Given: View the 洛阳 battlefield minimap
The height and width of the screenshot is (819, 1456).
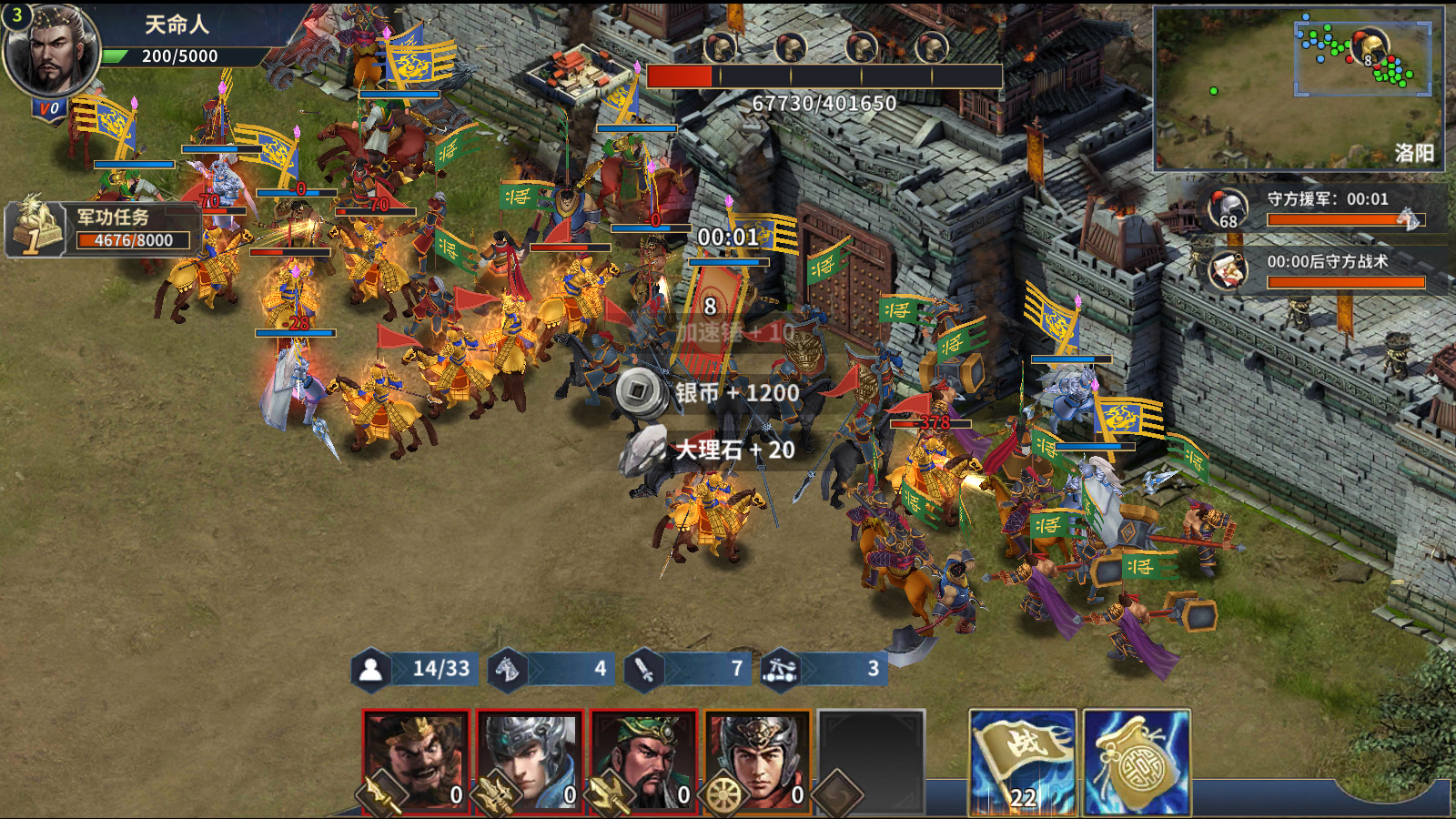Looking at the screenshot, I should (1298, 89).
